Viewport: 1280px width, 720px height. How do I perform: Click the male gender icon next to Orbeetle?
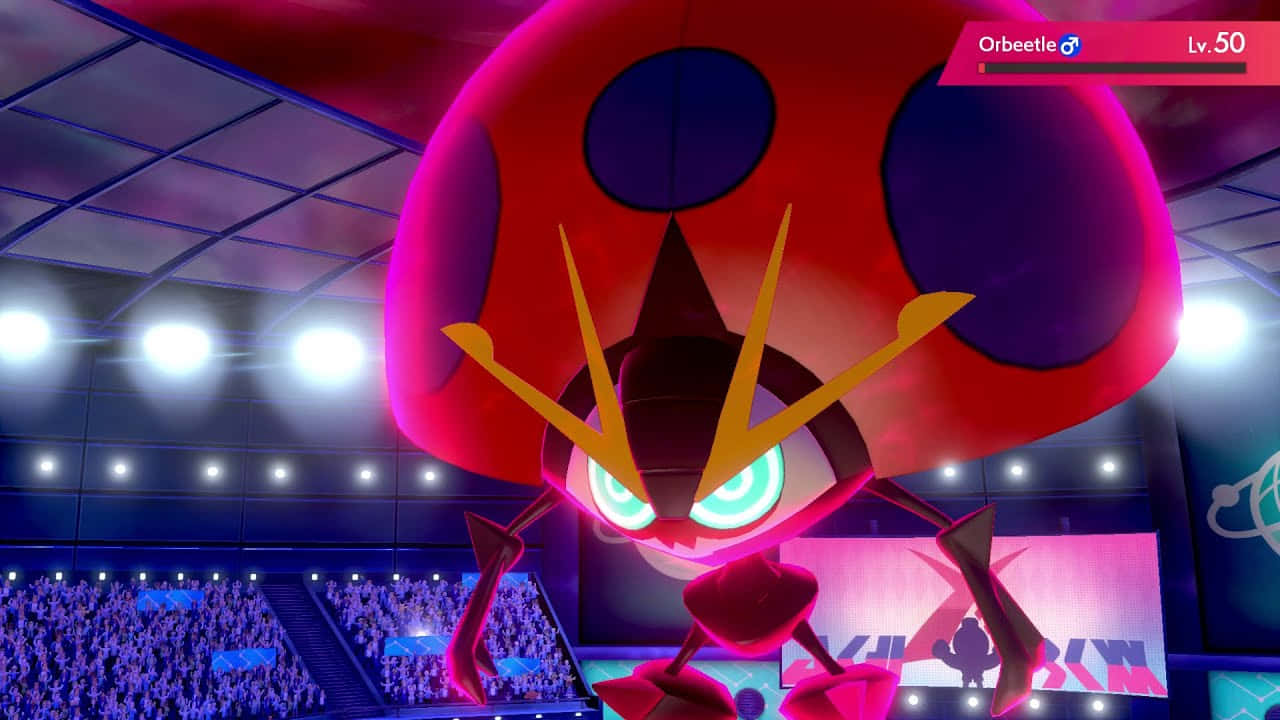click(1069, 44)
